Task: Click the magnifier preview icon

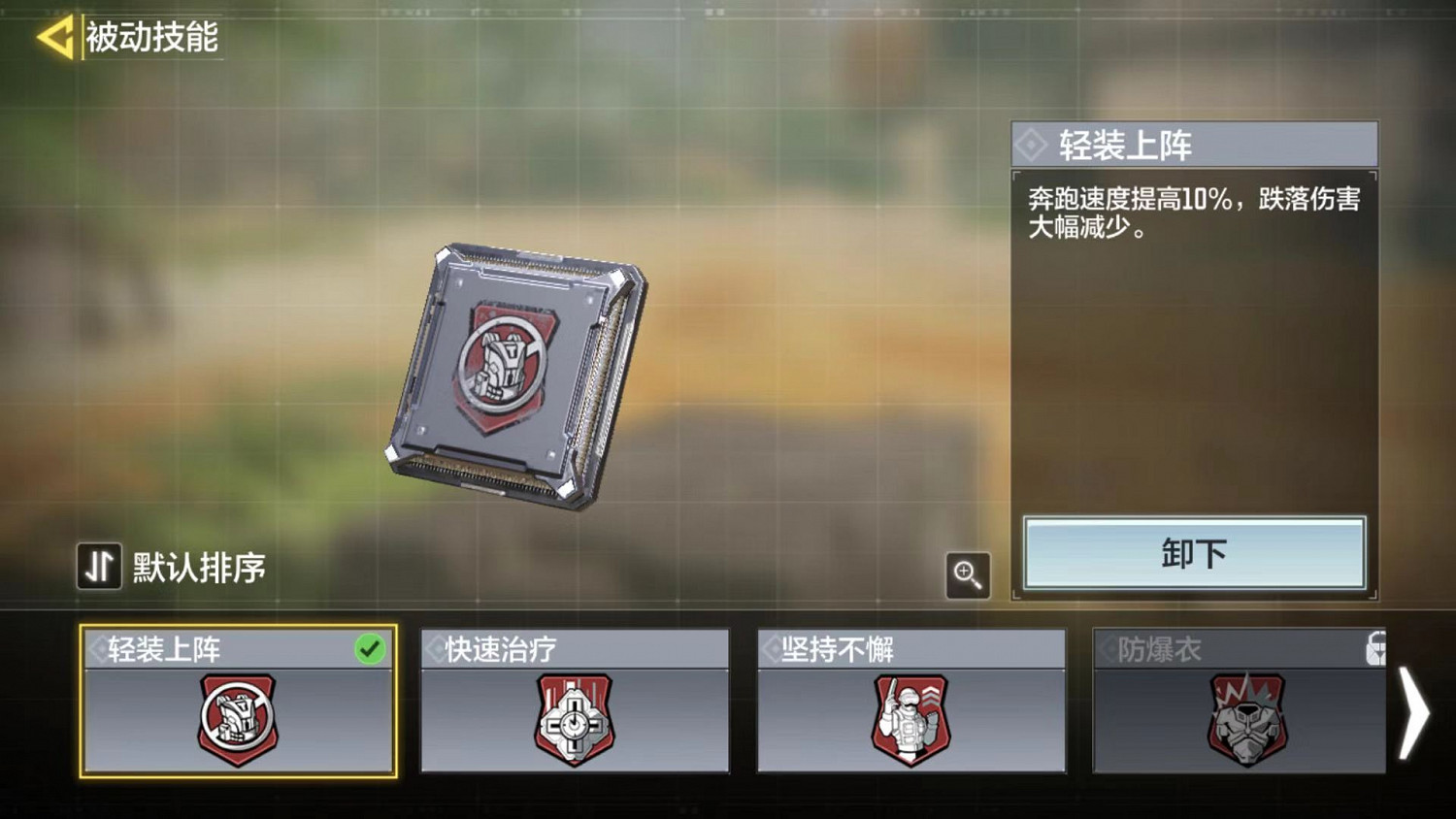Action: click(967, 575)
